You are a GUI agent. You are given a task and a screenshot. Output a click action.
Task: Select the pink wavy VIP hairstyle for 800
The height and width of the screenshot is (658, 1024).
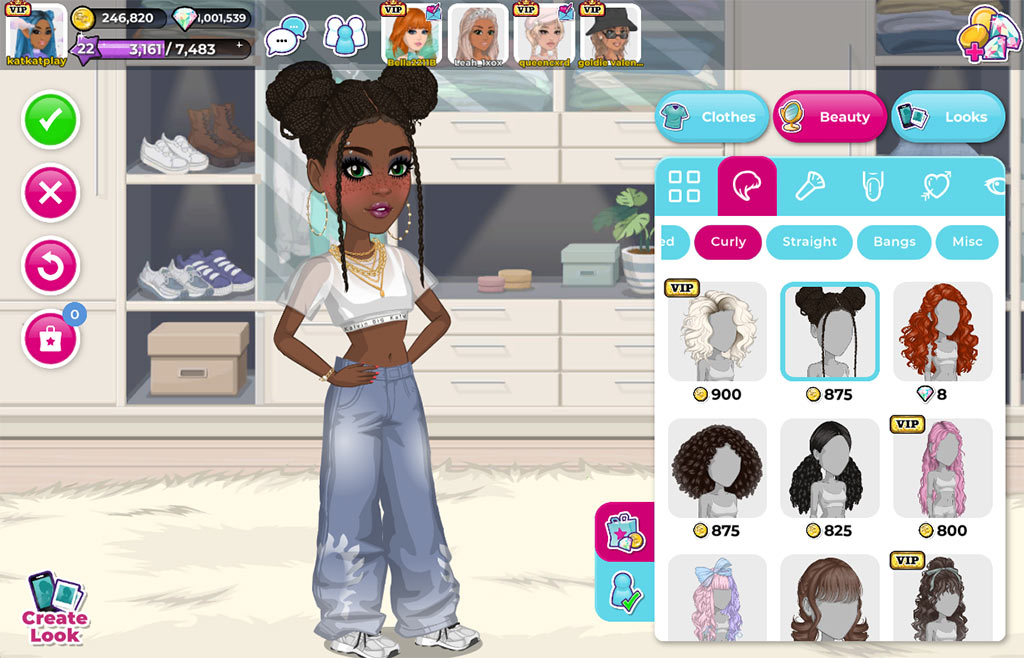(942, 468)
